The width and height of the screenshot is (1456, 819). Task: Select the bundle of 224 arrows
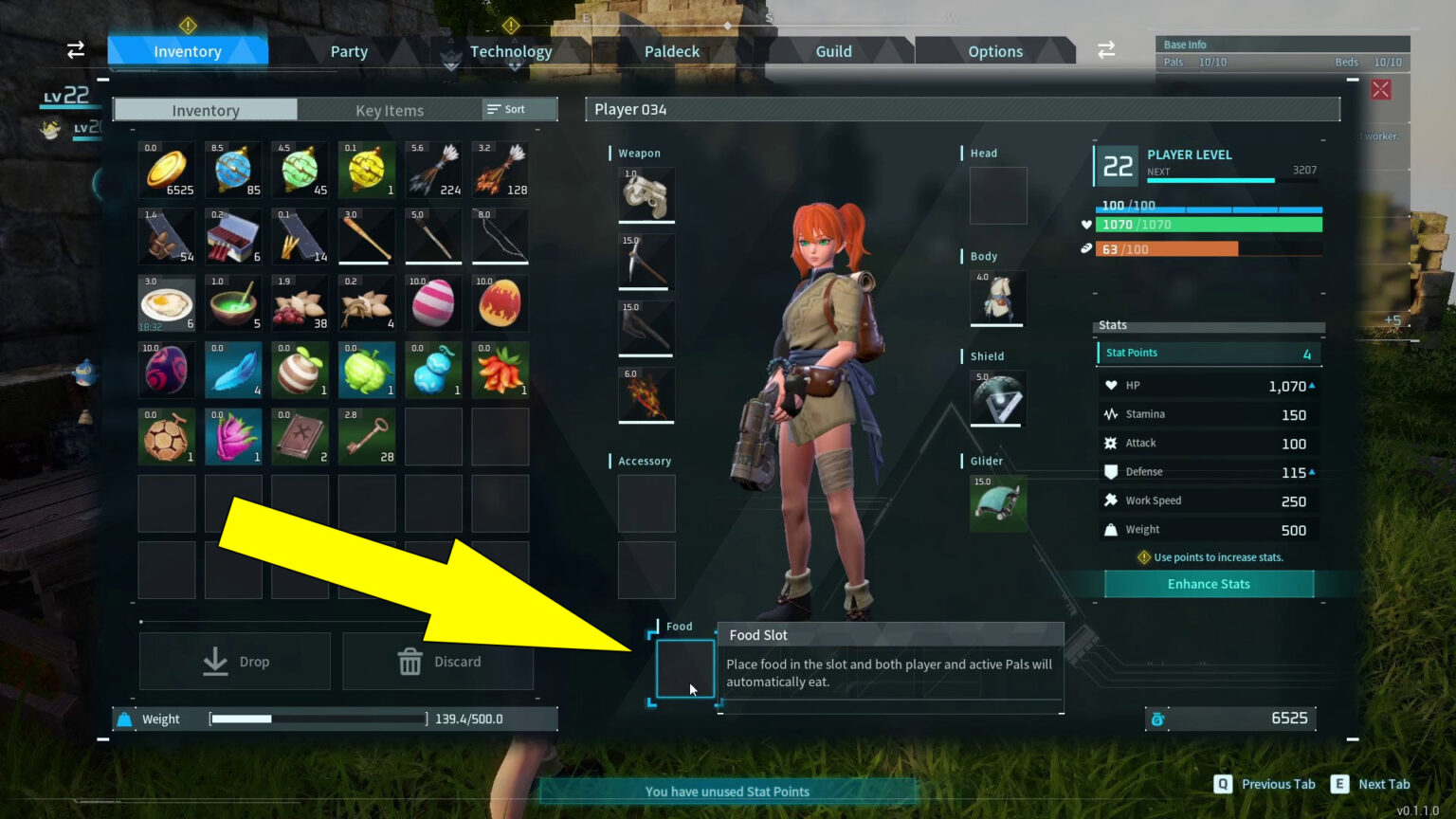(x=433, y=169)
